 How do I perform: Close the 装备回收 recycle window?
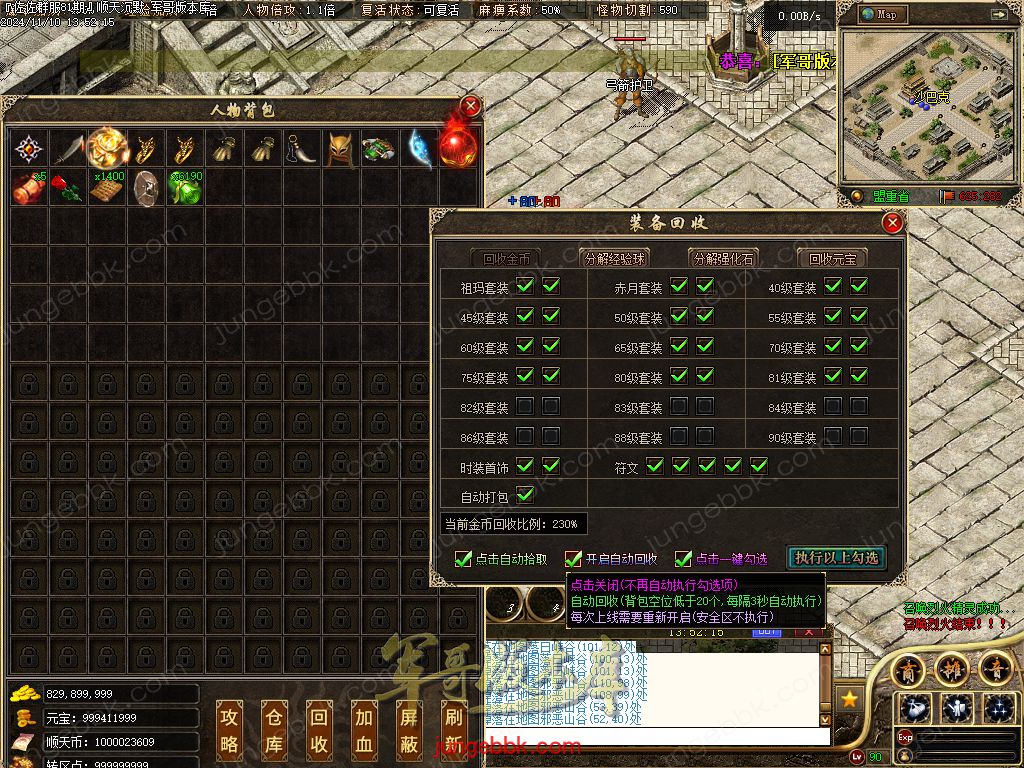[x=893, y=223]
